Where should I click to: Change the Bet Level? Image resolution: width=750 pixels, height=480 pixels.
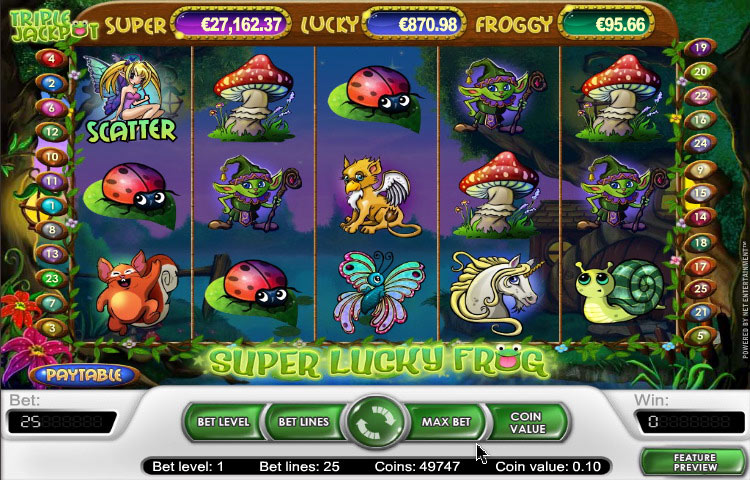pyautogui.click(x=222, y=422)
